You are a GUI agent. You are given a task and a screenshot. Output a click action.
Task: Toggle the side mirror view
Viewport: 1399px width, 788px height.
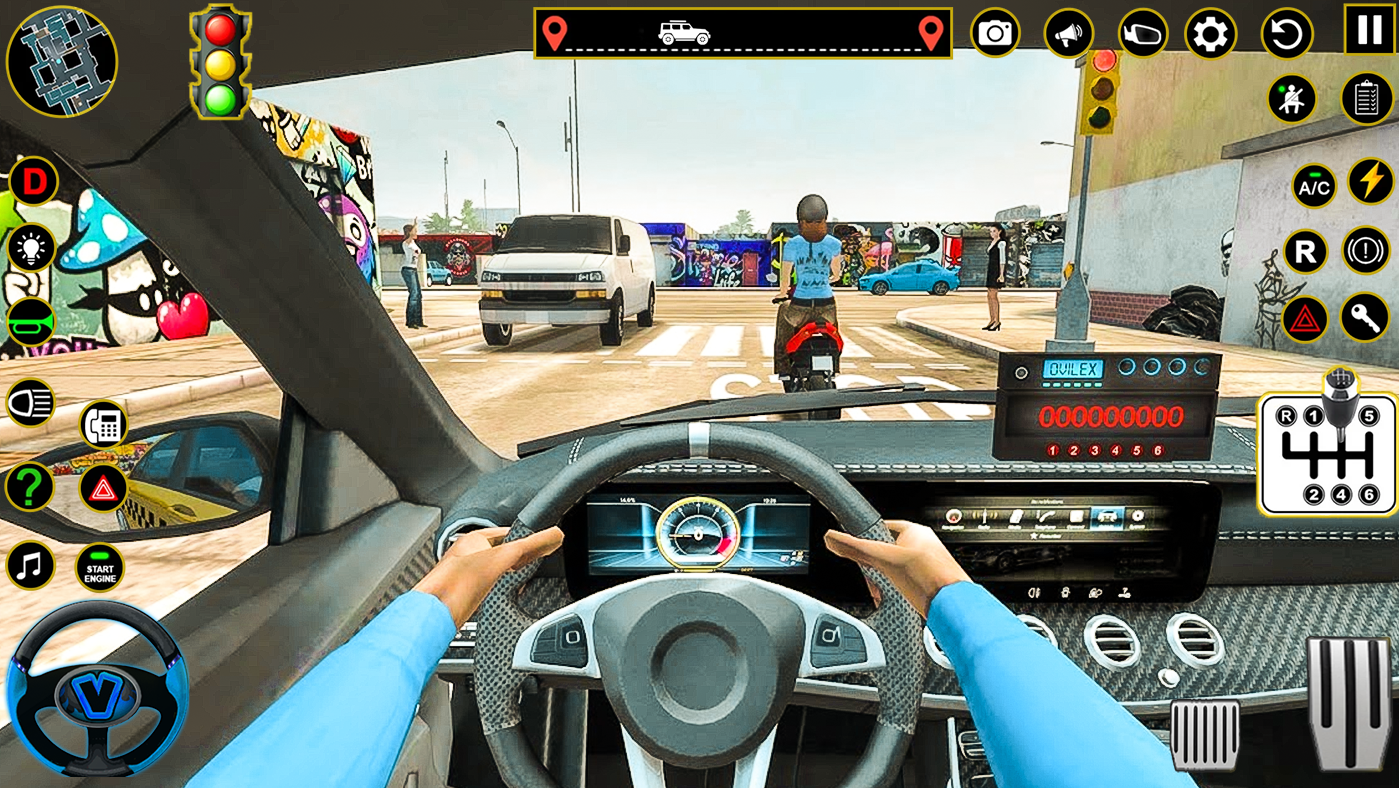[x=1142, y=34]
